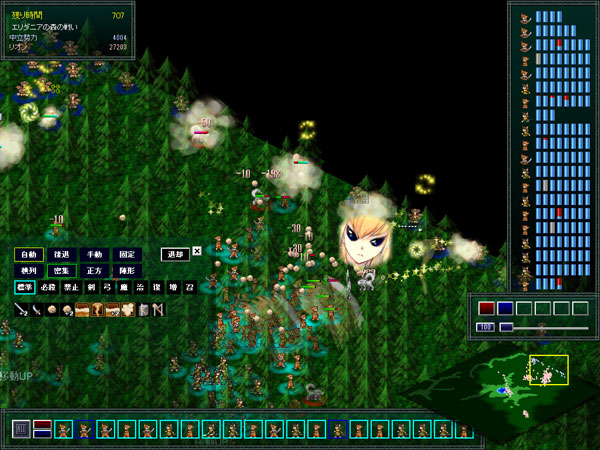Set units to 固定 (hold position)
Image resolution: width=600 pixels, height=450 pixels.
(x=125, y=254)
